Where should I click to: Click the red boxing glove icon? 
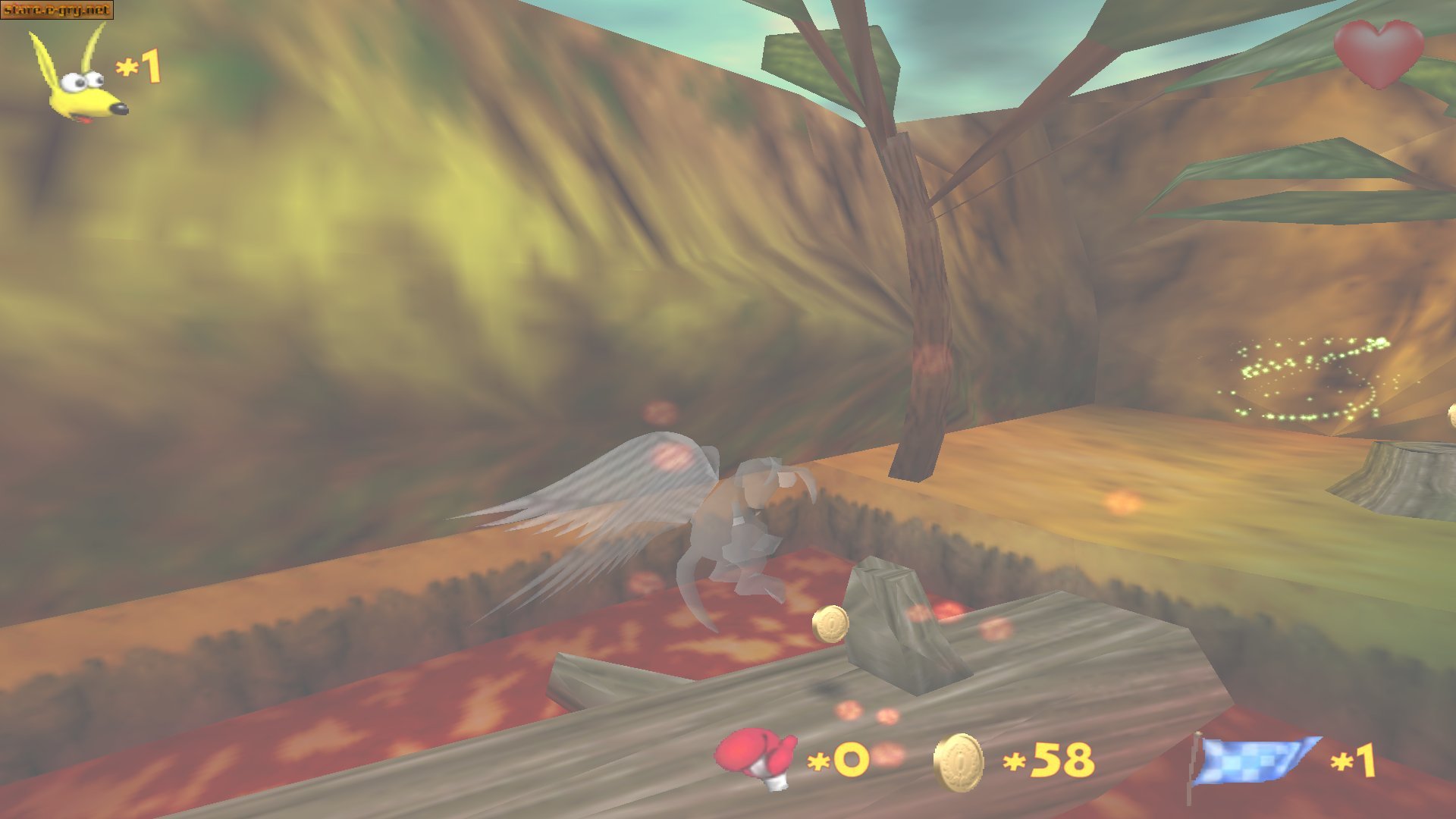(x=756, y=758)
